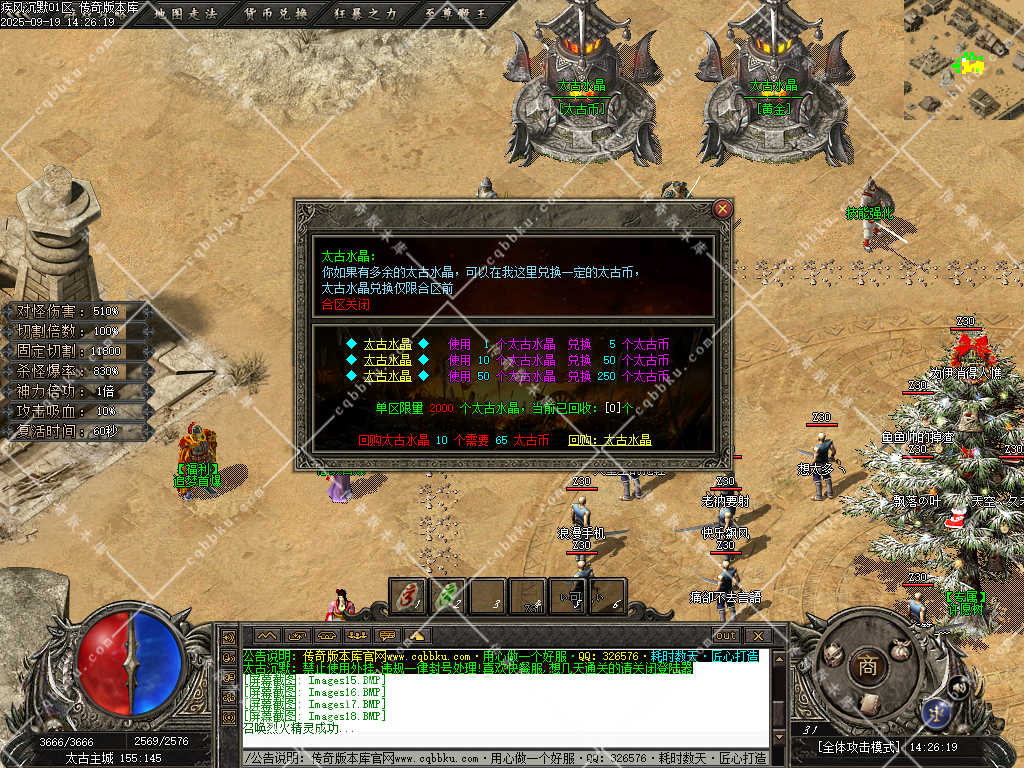Click the blue sword skill orb icon
Screen dimensions: 1024x768
938,712
